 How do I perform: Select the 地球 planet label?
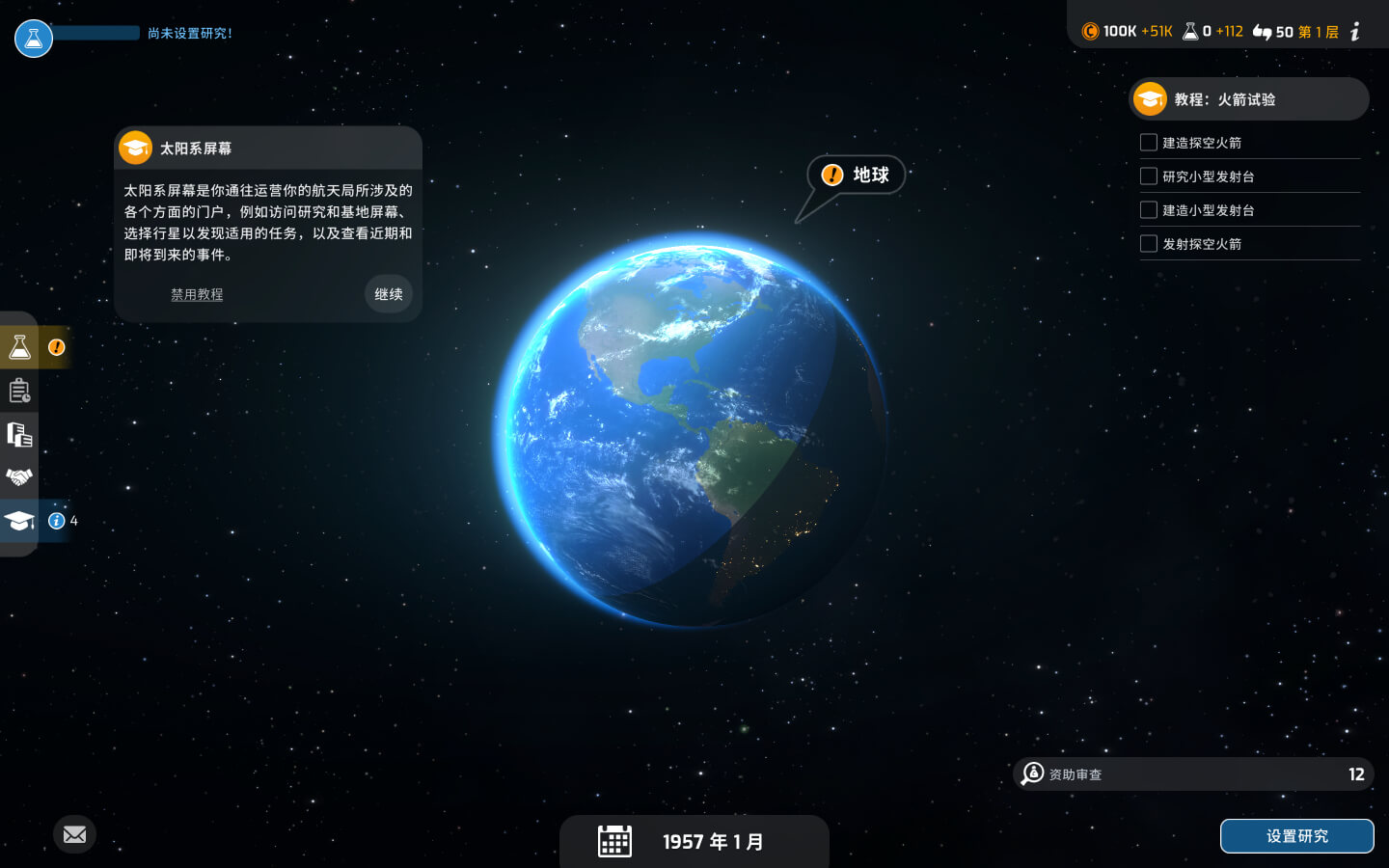(x=857, y=175)
